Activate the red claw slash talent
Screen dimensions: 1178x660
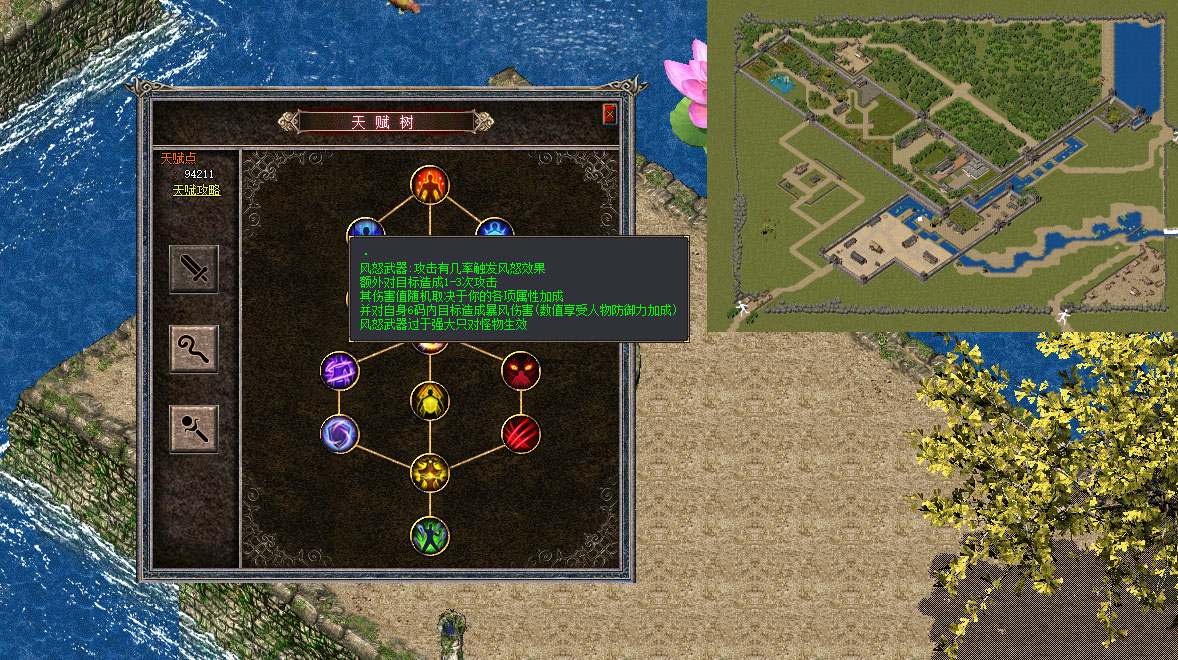pos(520,434)
